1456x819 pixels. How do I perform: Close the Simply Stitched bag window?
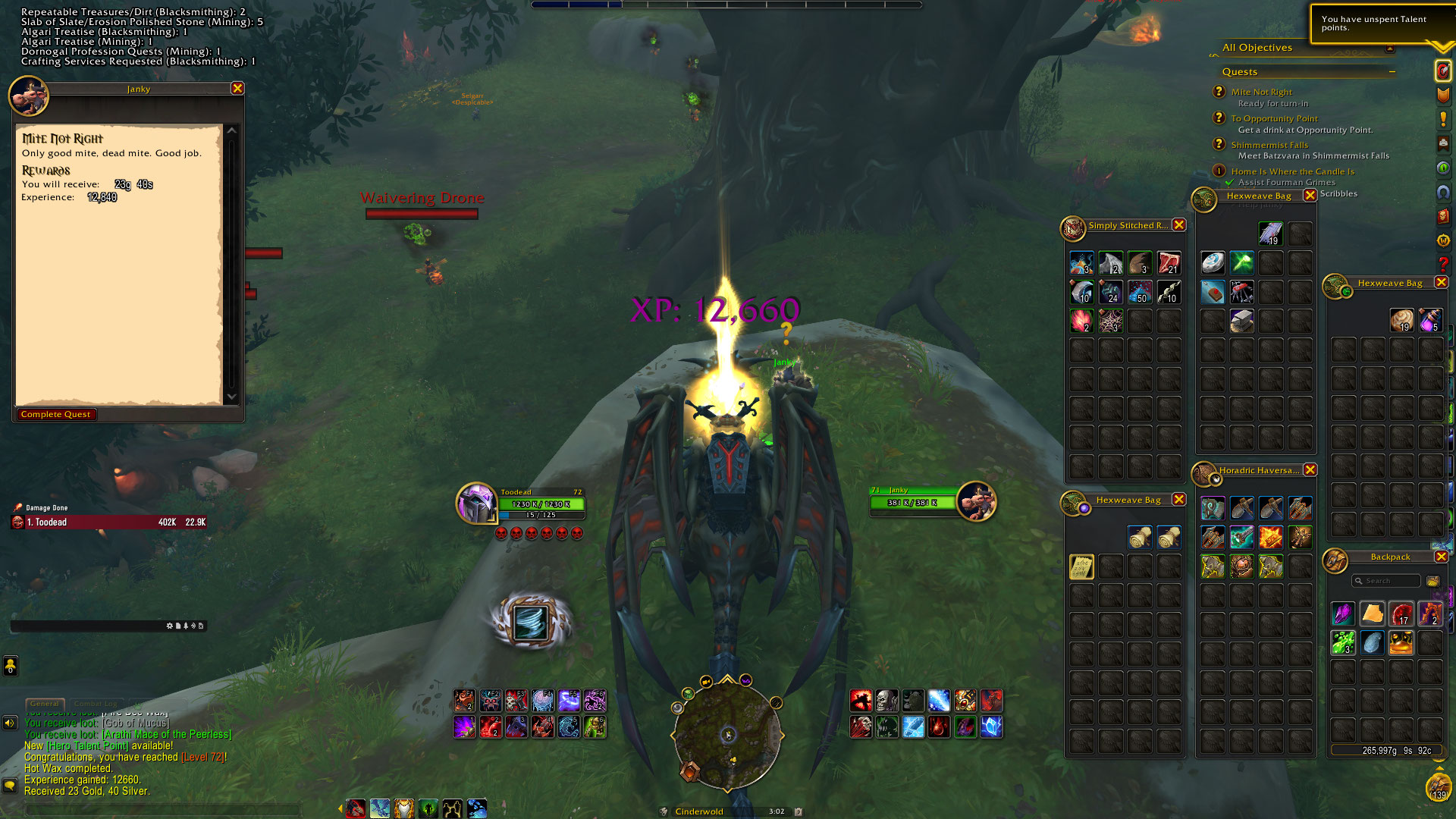click(1178, 225)
